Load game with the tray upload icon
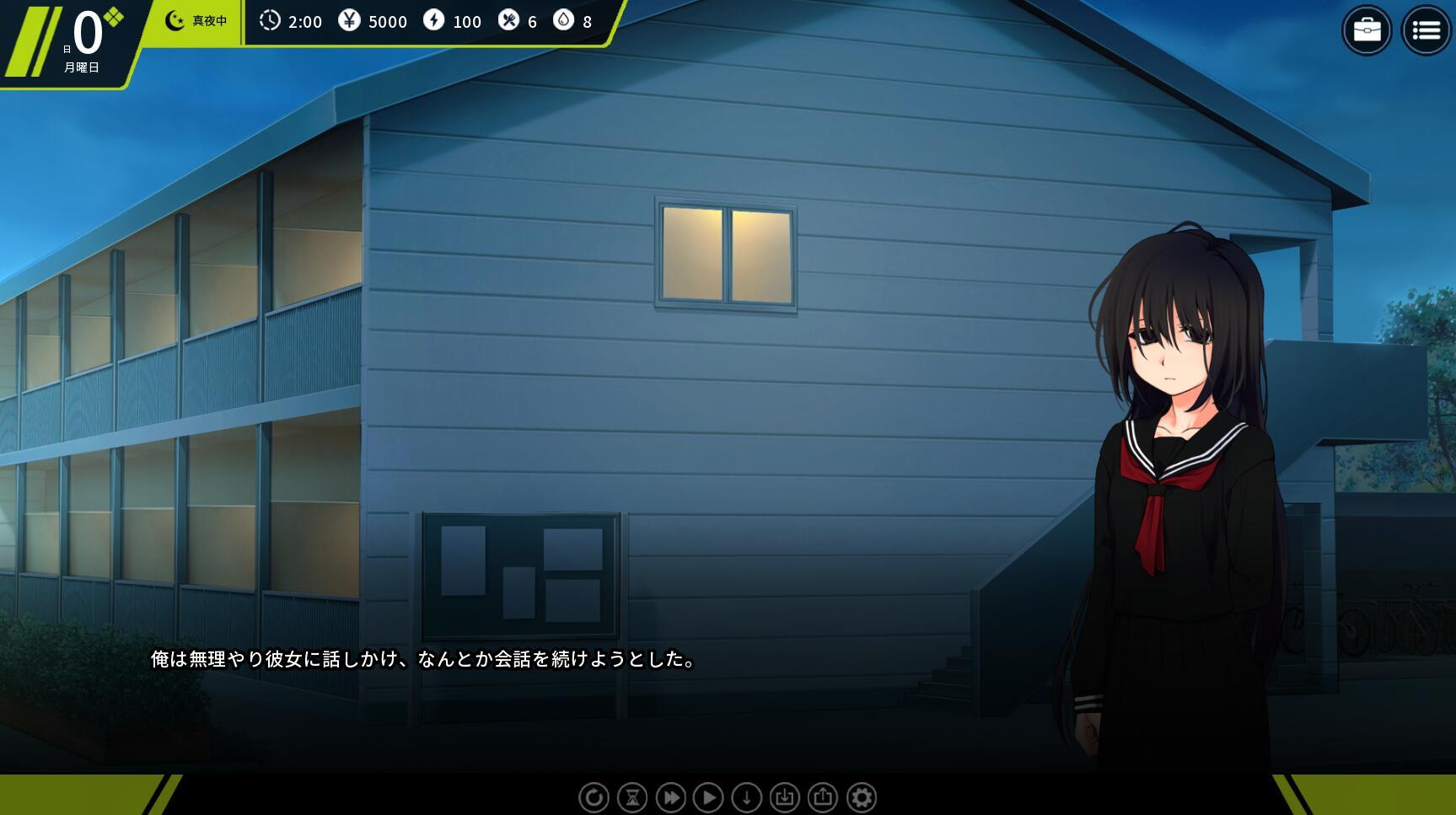 [x=823, y=797]
